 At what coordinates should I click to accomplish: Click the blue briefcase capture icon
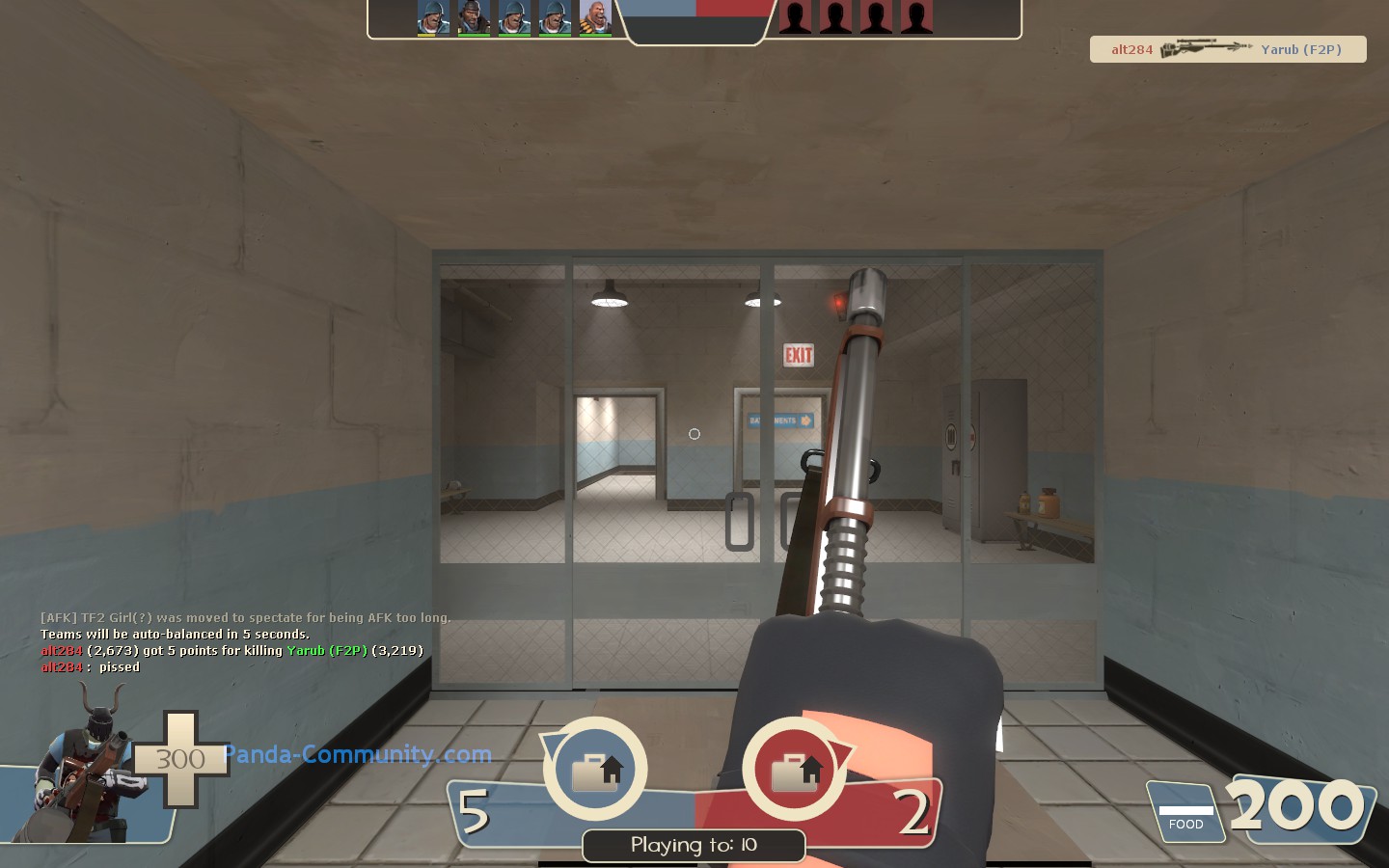point(595,769)
